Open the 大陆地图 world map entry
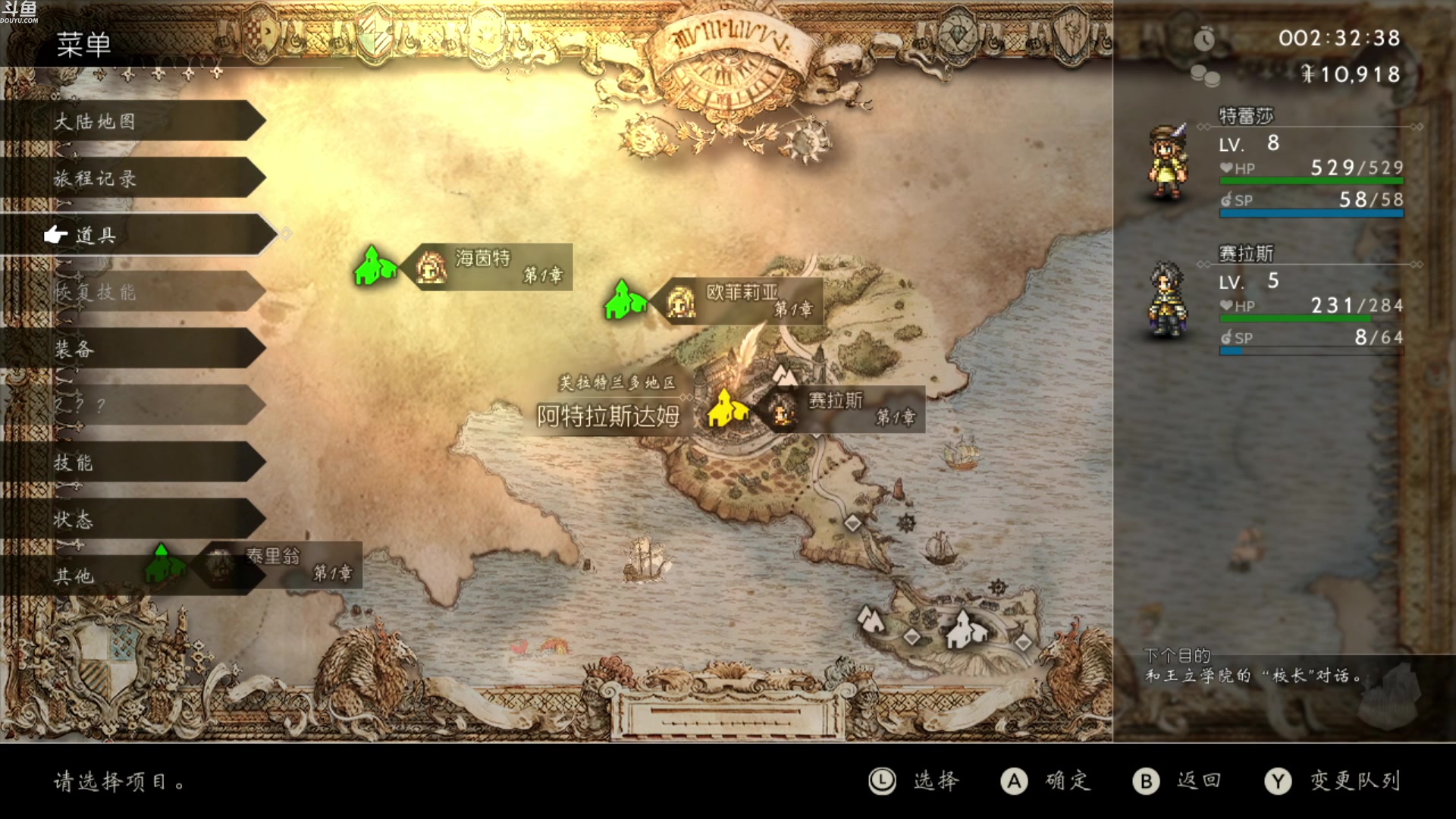The height and width of the screenshot is (819, 1456). [133, 121]
